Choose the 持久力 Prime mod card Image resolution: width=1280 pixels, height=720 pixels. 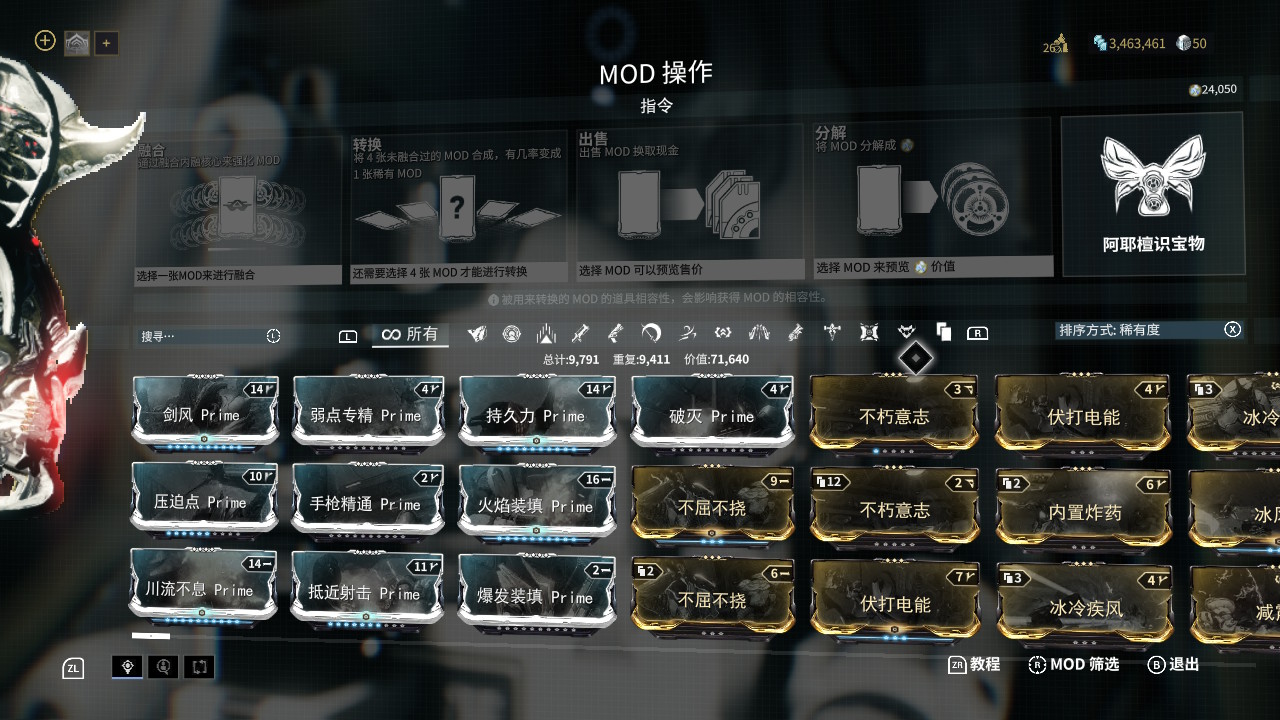[536, 415]
